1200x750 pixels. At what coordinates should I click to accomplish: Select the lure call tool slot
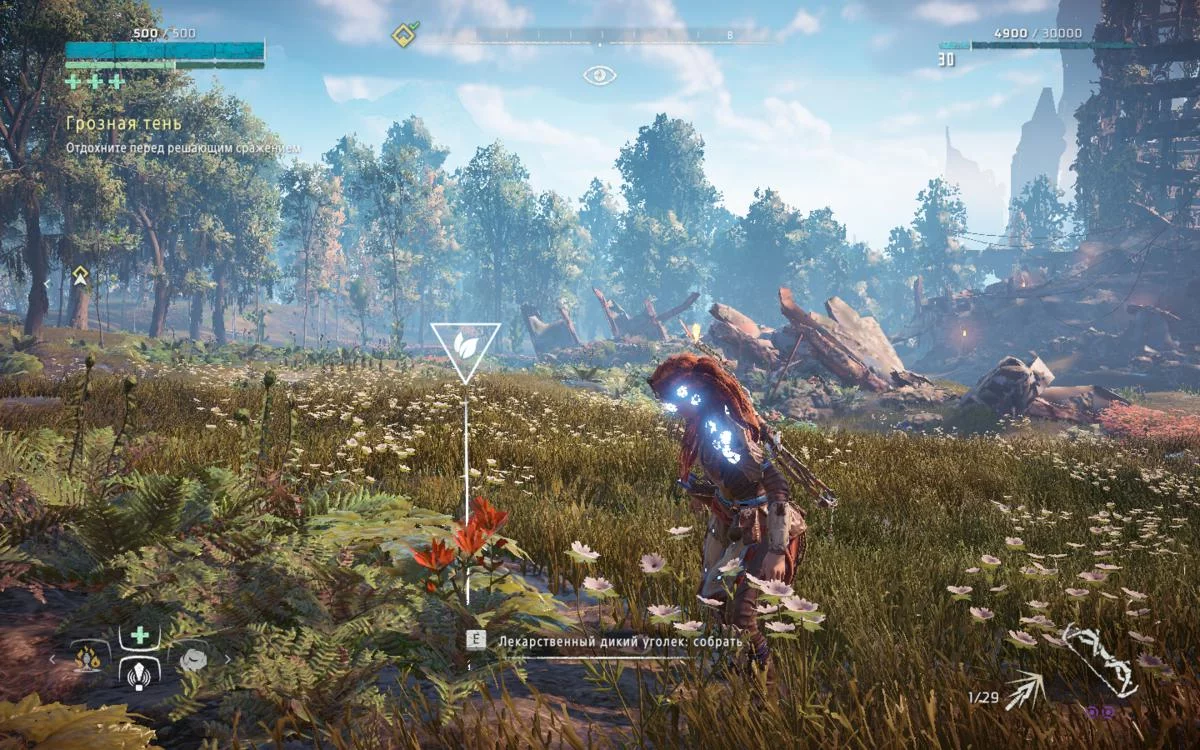(x=140, y=673)
